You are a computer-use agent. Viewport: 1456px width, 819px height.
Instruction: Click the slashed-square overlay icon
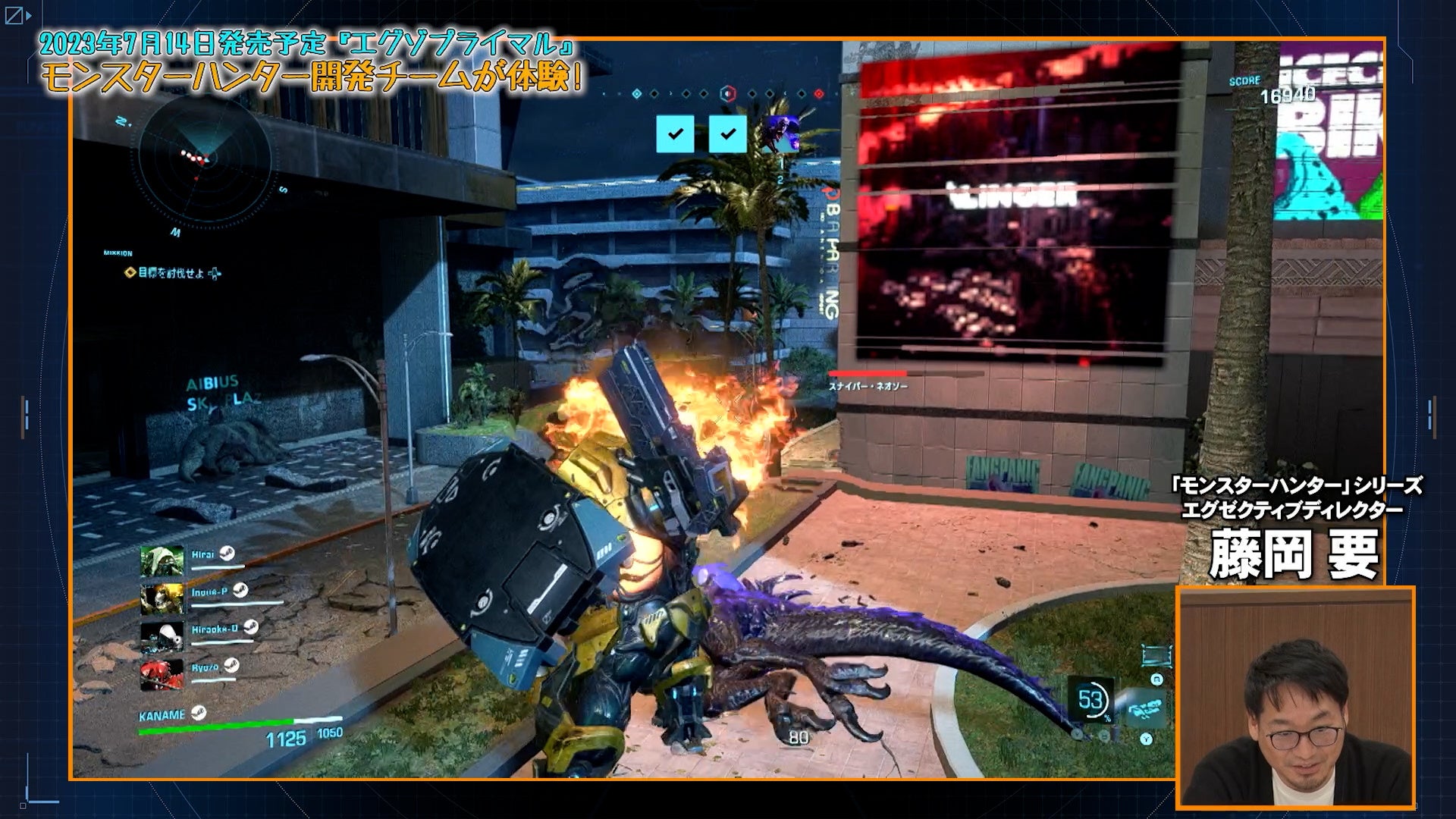(x=14, y=15)
